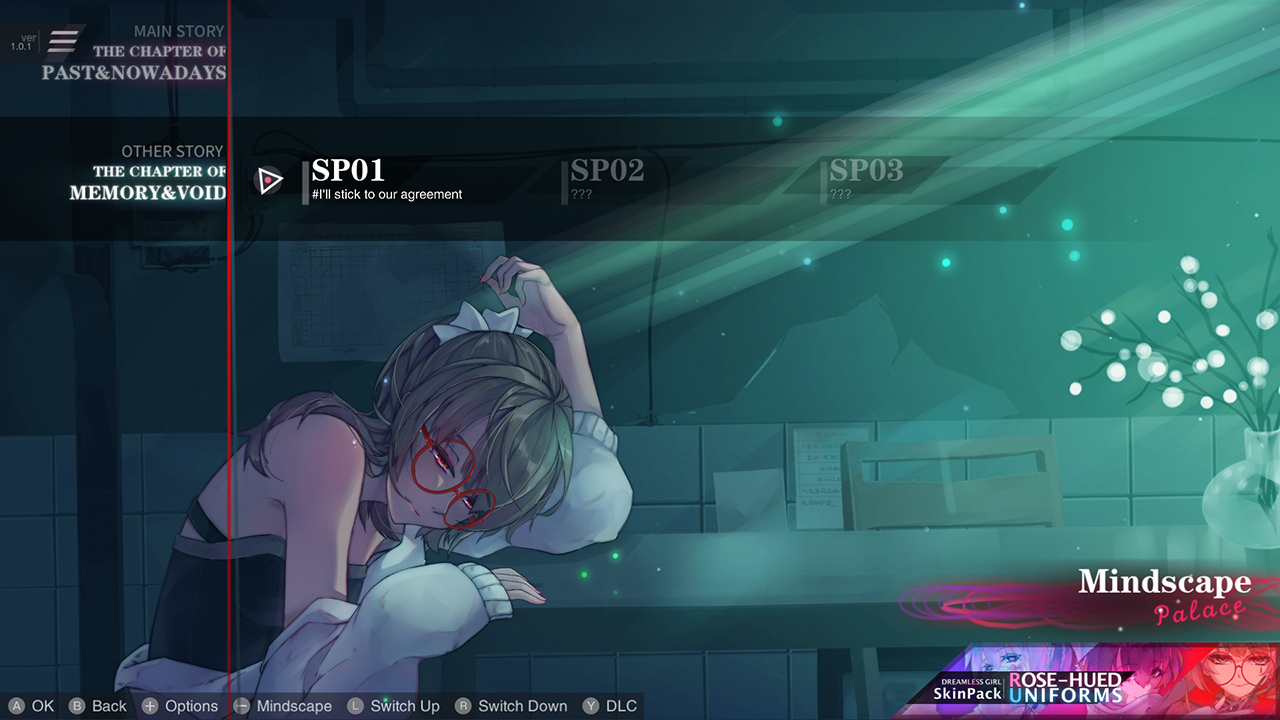Select the SP01 episode tab

[348, 170]
